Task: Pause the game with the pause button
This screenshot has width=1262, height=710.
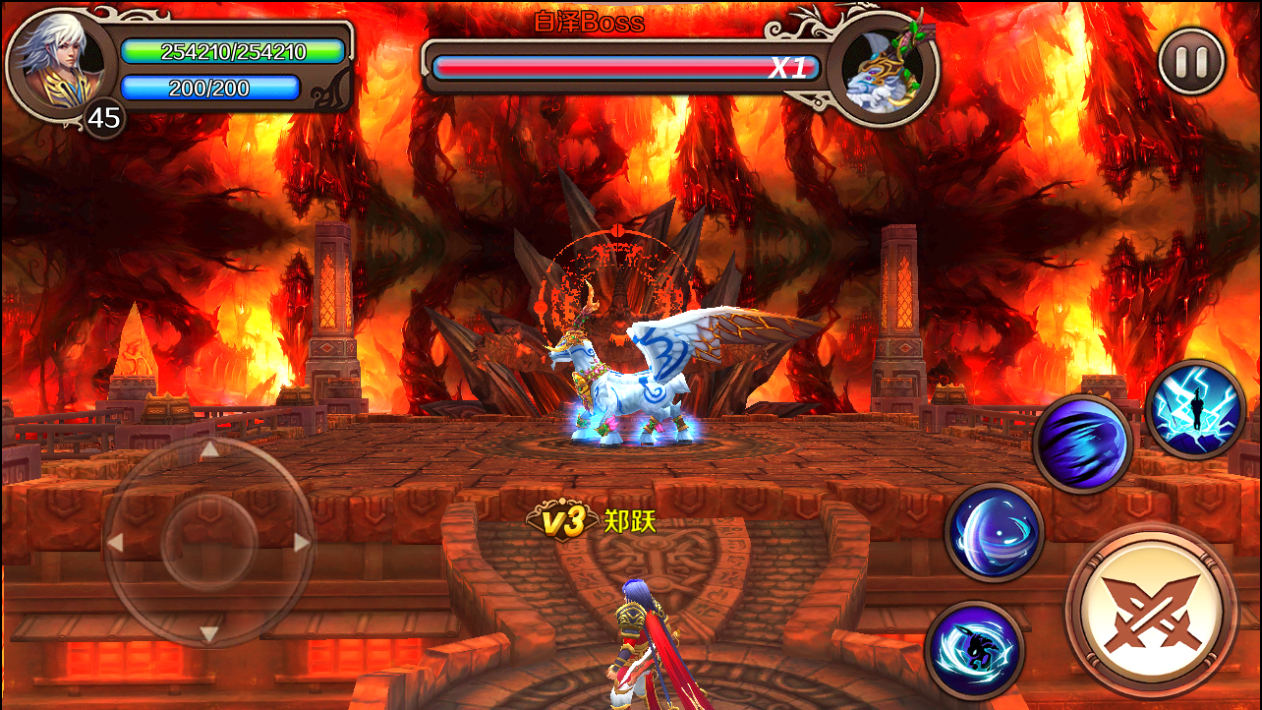Action: (1191, 62)
